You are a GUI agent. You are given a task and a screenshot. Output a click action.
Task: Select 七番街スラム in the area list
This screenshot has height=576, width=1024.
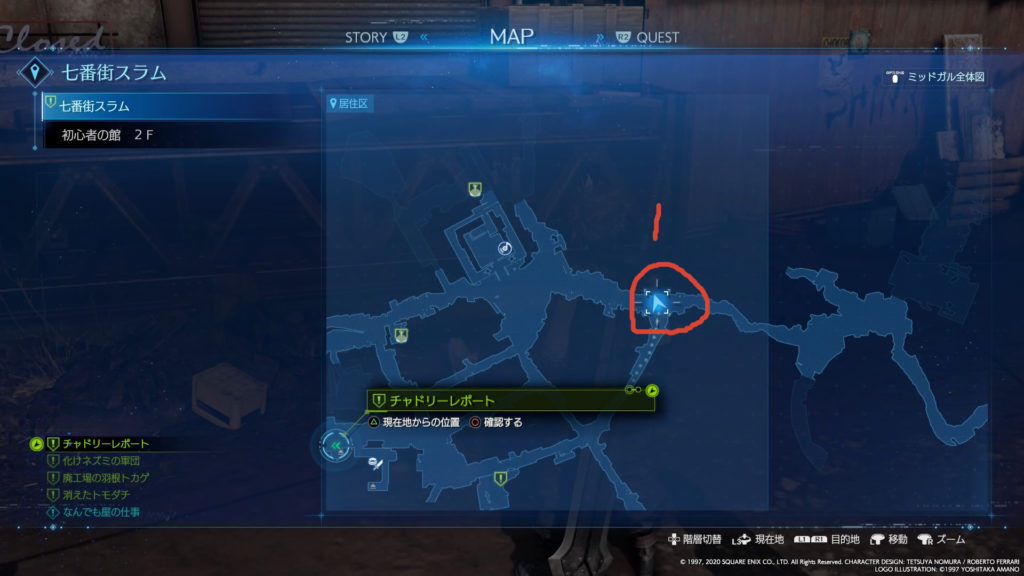[95, 106]
